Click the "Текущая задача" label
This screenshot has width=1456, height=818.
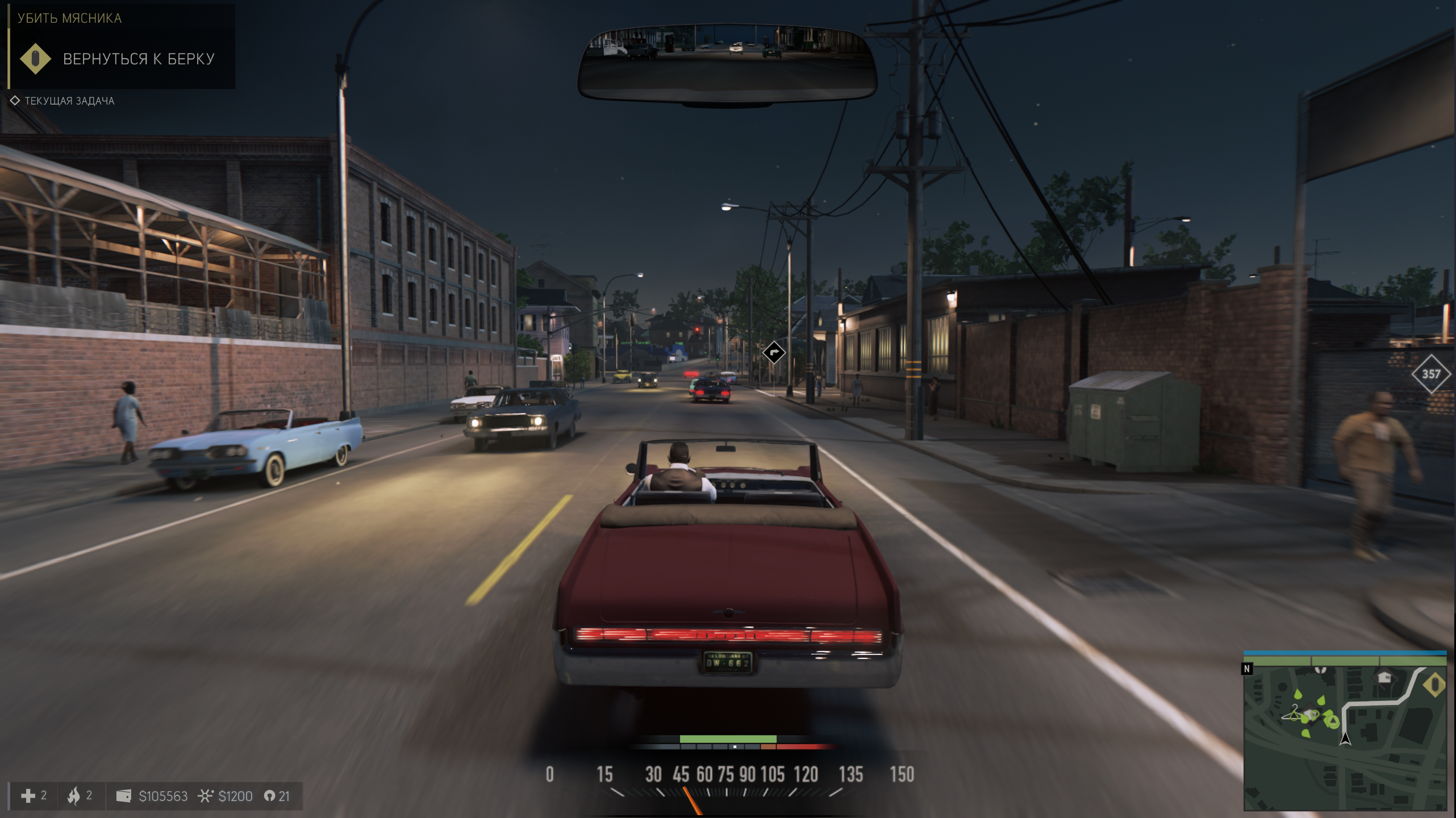[69, 101]
